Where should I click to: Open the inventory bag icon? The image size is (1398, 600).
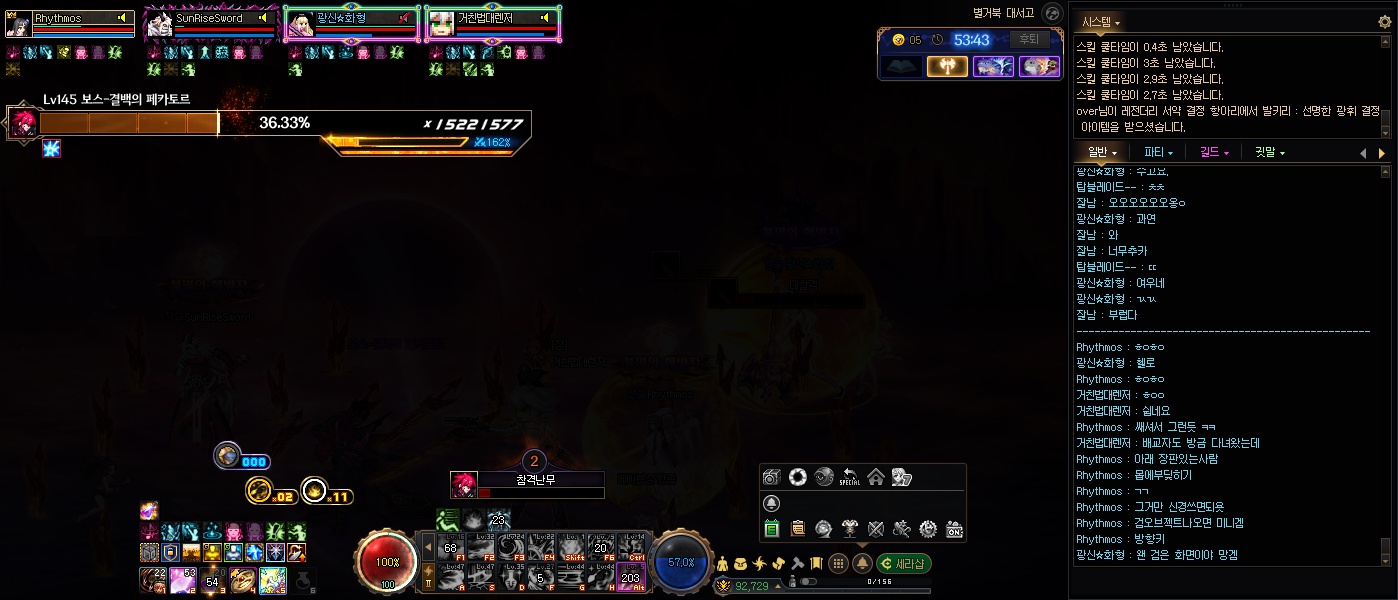(741, 563)
